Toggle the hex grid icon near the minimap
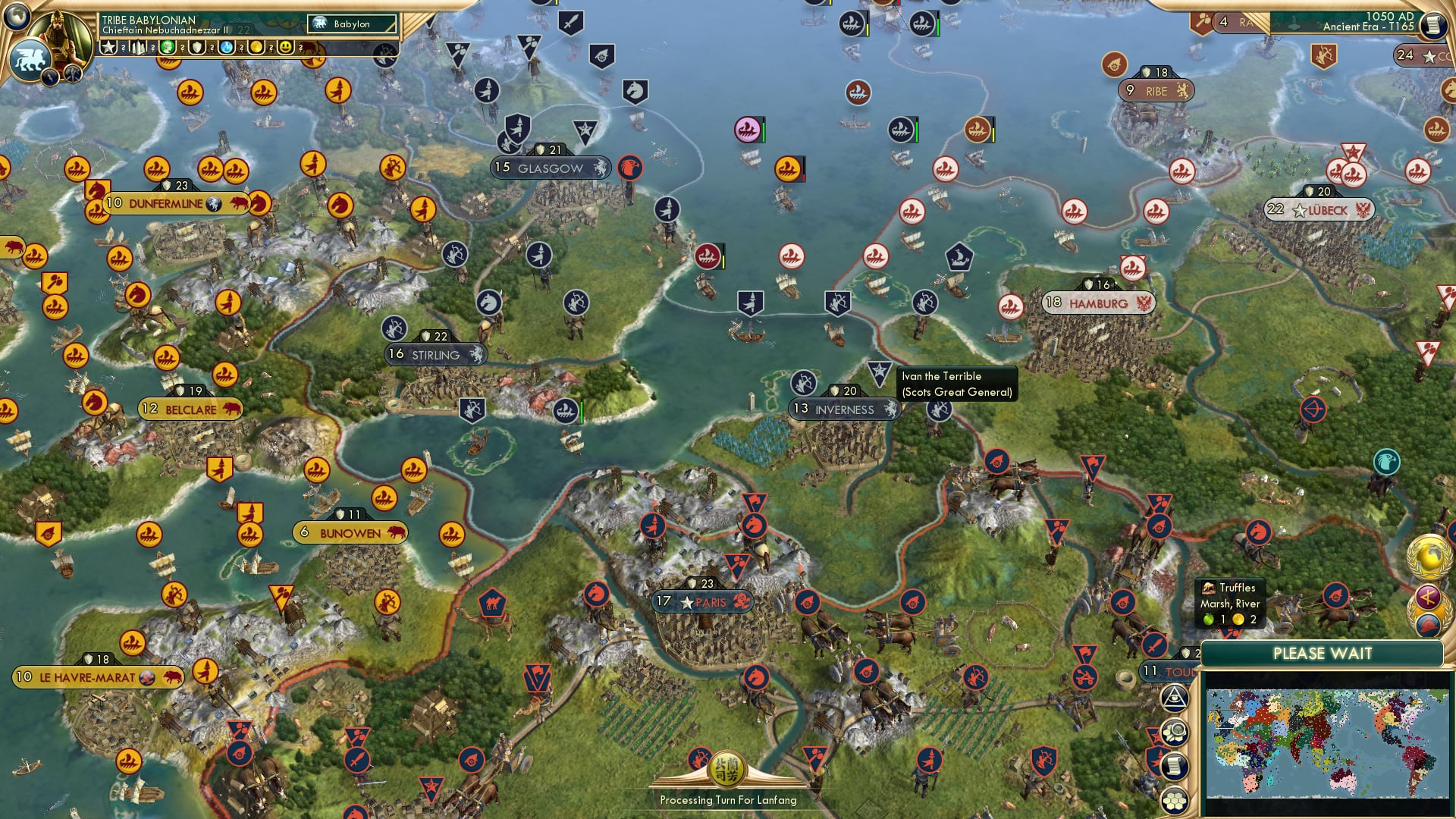 pos(1175,800)
